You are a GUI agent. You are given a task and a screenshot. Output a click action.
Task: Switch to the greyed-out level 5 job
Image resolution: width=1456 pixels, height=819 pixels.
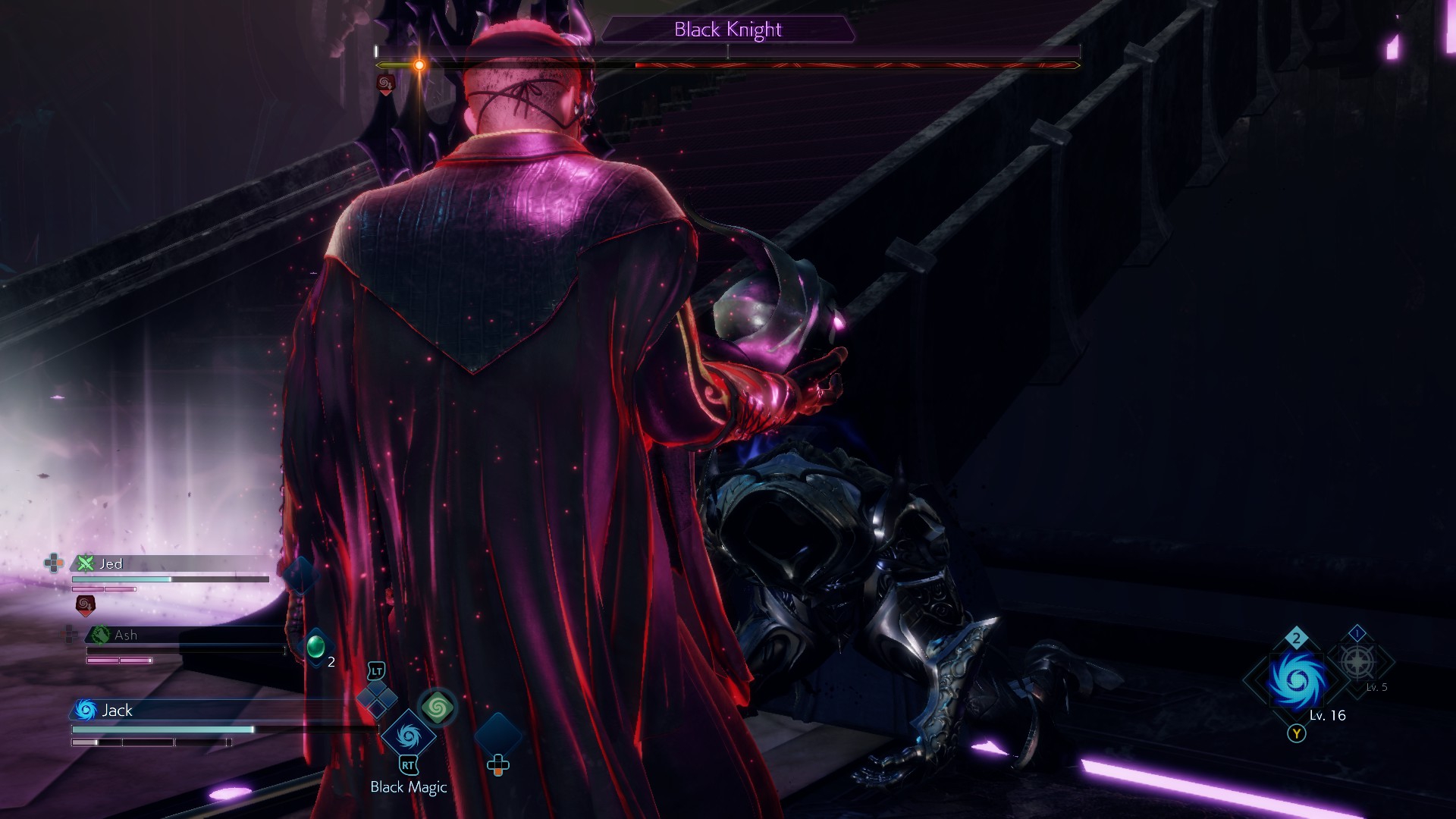(1357, 662)
